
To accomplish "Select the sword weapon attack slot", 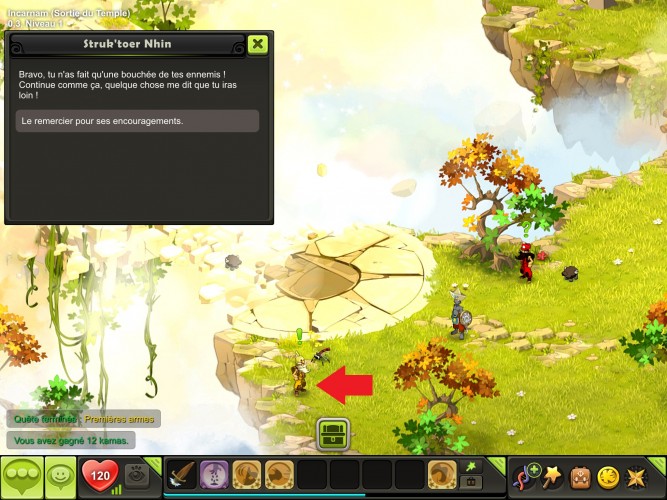I will tap(181, 474).
